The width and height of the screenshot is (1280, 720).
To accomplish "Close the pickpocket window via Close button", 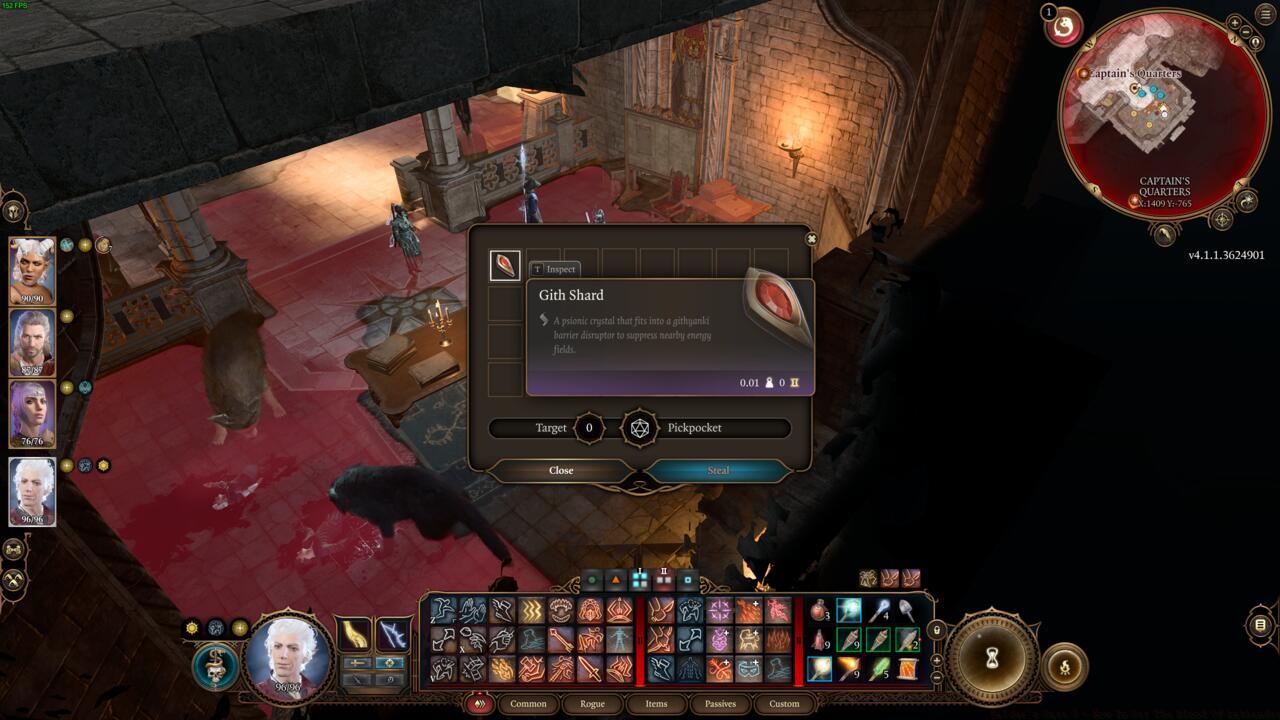I will [561, 470].
